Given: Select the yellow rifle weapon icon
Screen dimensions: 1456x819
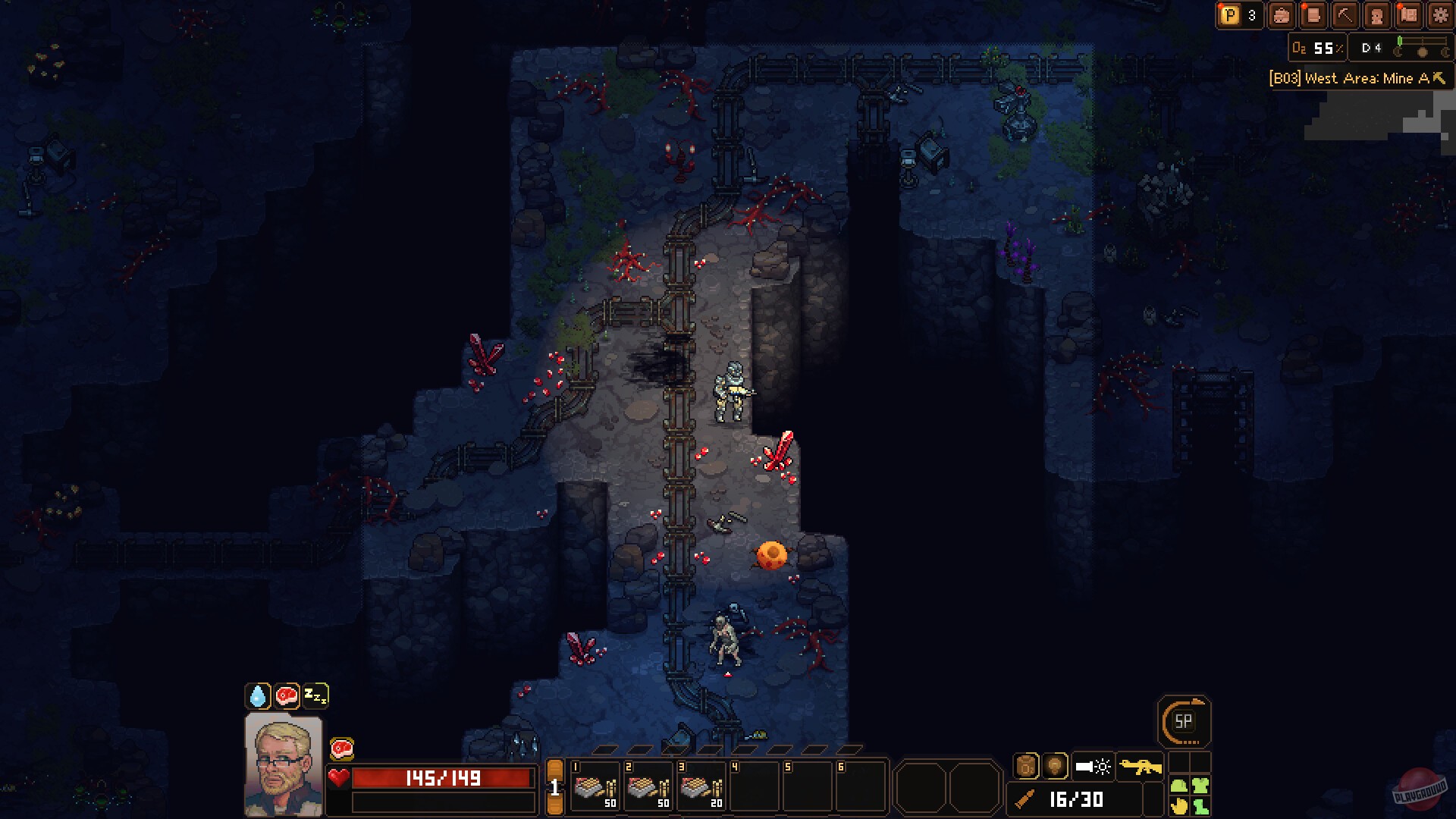Looking at the screenshot, I should (1141, 766).
